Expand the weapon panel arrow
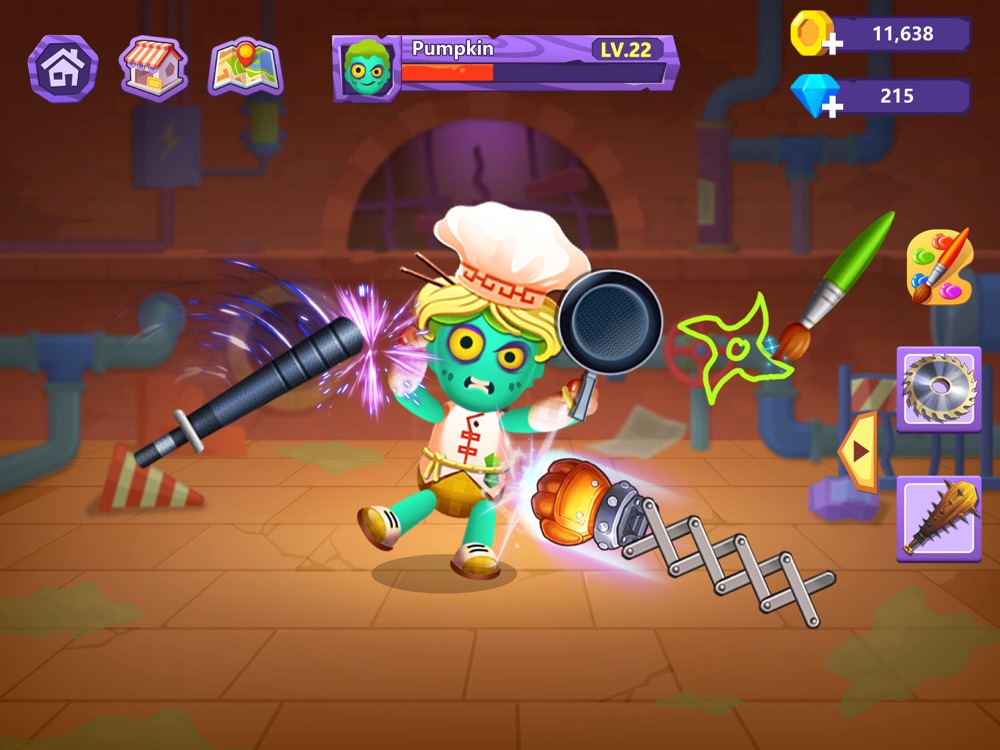The image size is (1000, 750). pyautogui.click(x=859, y=452)
